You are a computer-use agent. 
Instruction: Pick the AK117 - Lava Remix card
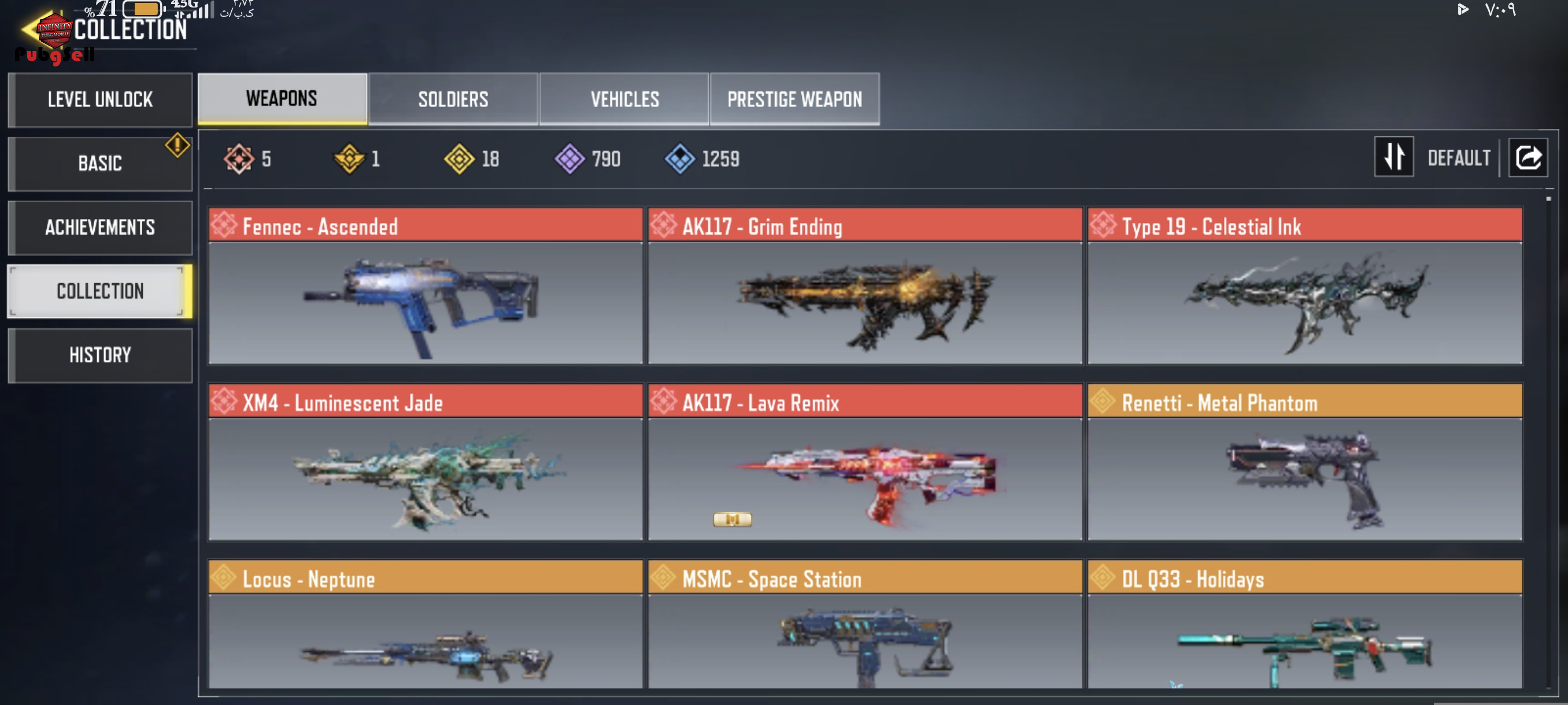click(x=865, y=462)
